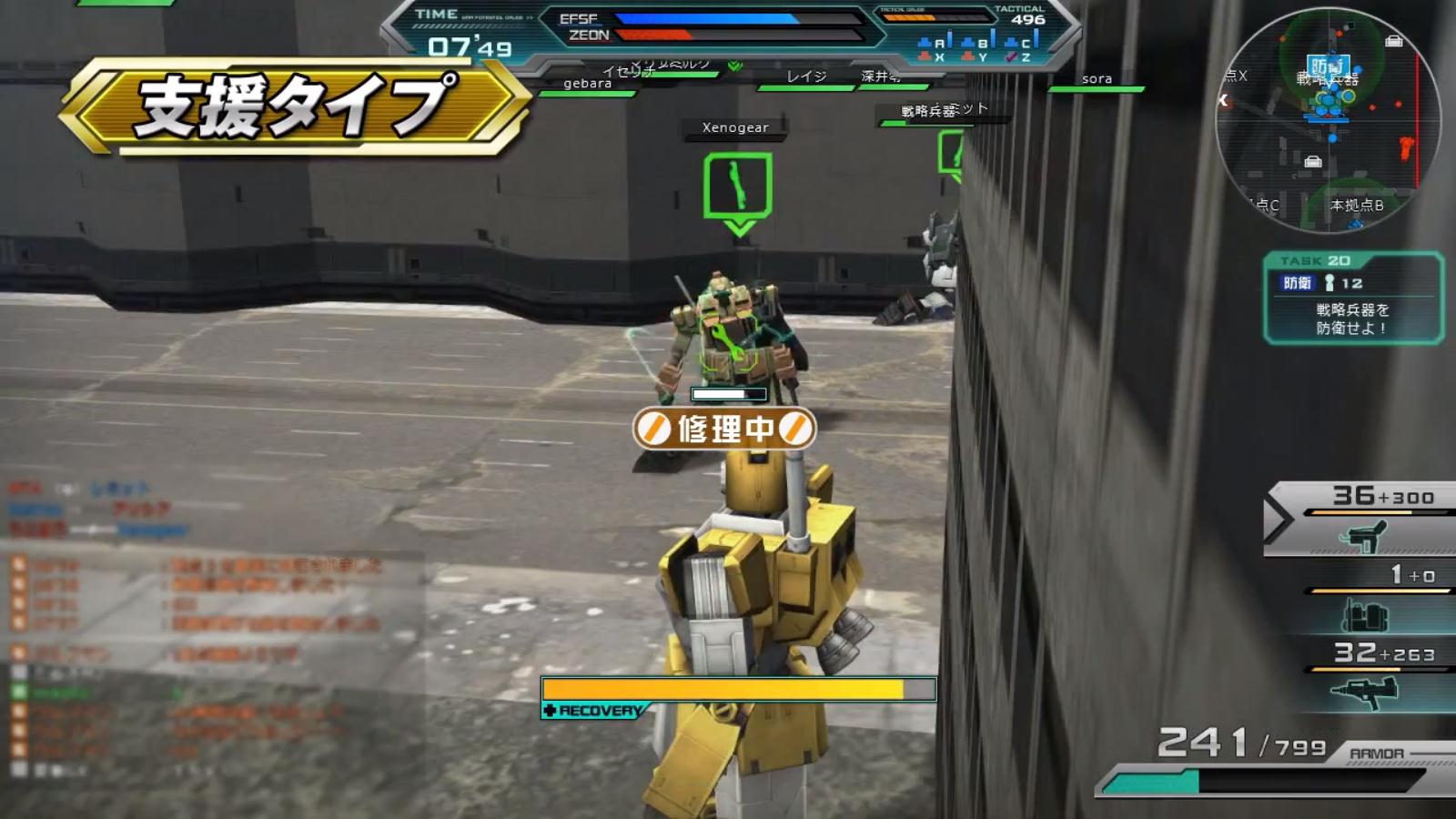Screen dimensions: 1456x819
Task: Click the ARMOR 241/799 health bar
Action: 1274,778
